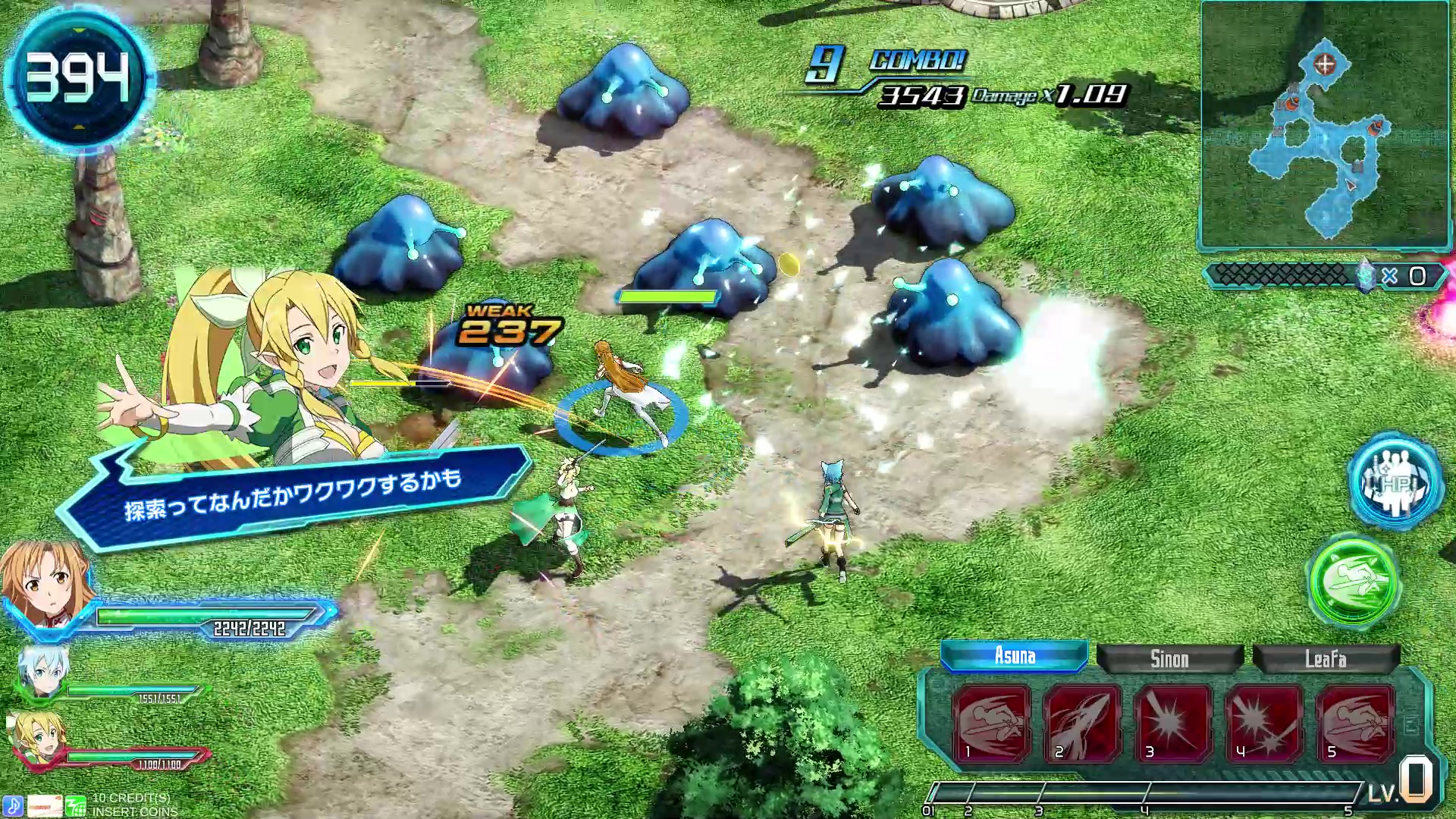Image resolution: width=1456 pixels, height=819 pixels.
Task: Trigger skill slot 3 burst strike
Action: click(x=1173, y=723)
